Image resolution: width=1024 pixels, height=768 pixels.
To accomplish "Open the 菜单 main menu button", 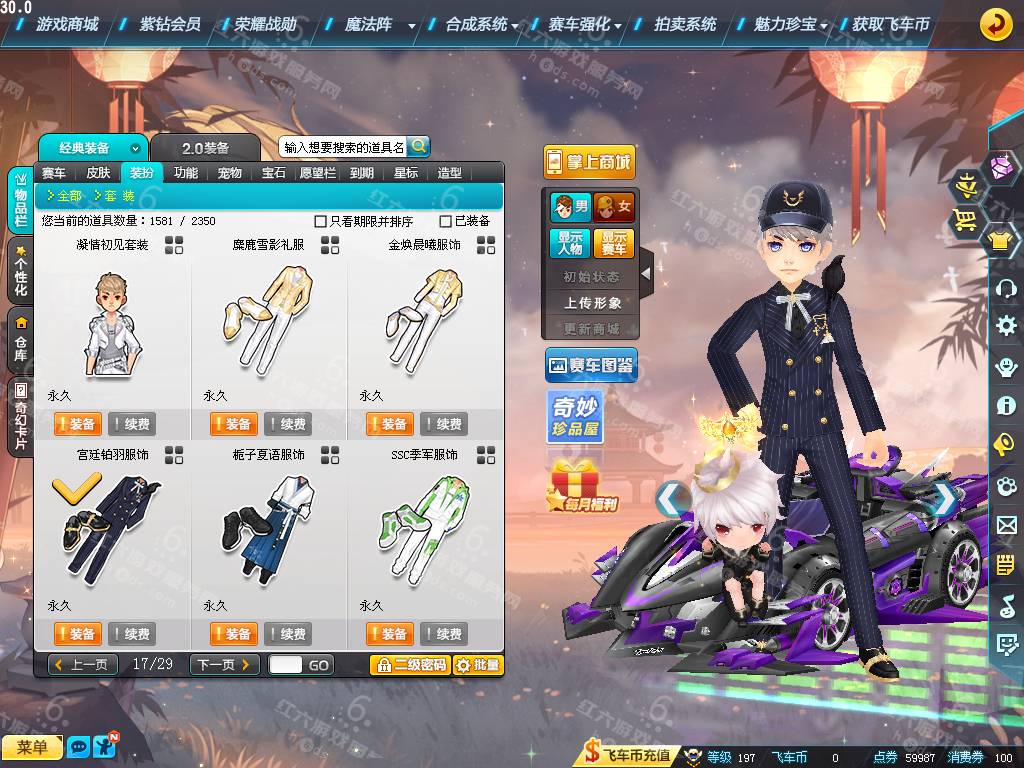I will [x=32, y=747].
